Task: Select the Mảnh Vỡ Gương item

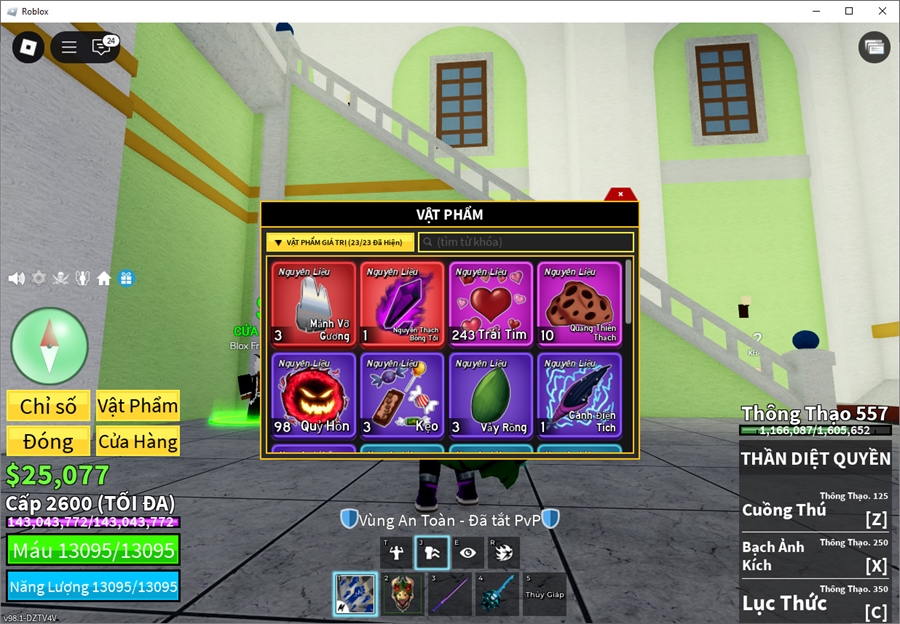Action: [314, 304]
